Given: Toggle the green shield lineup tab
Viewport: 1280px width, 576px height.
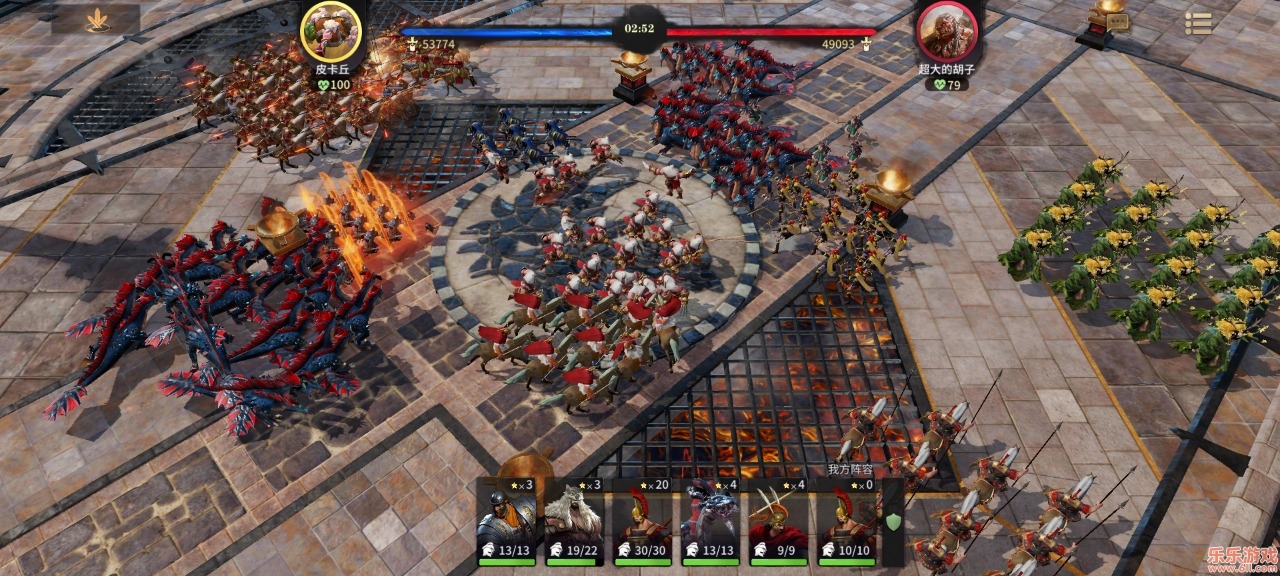Looking at the screenshot, I should 892,521.
